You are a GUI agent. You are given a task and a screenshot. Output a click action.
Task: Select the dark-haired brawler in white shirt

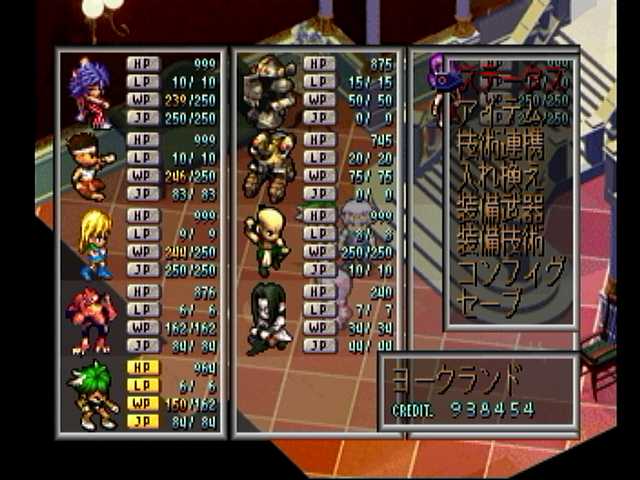(x=89, y=165)
